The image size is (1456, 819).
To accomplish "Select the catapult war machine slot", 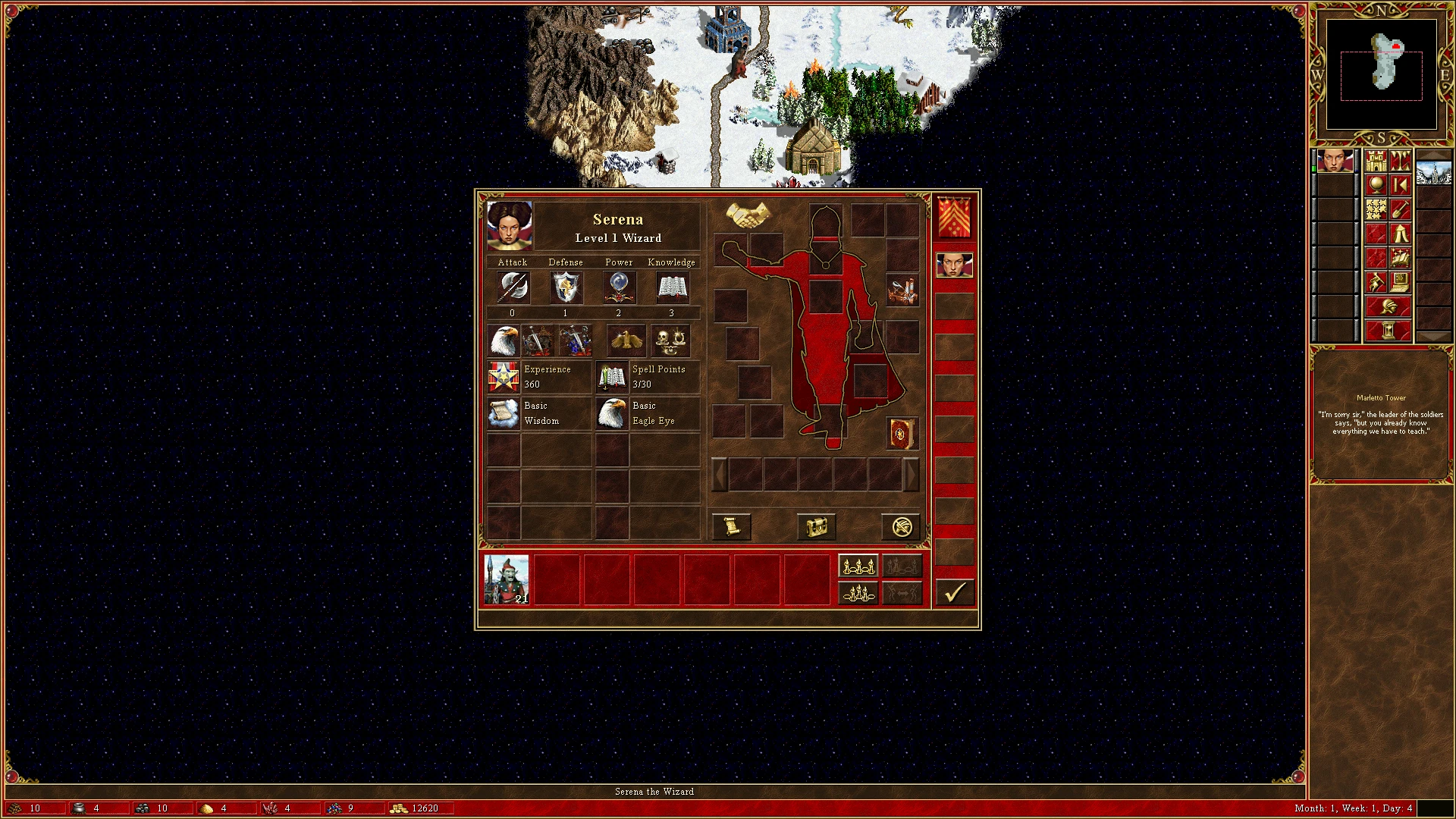I will click(x=902, y=291).
